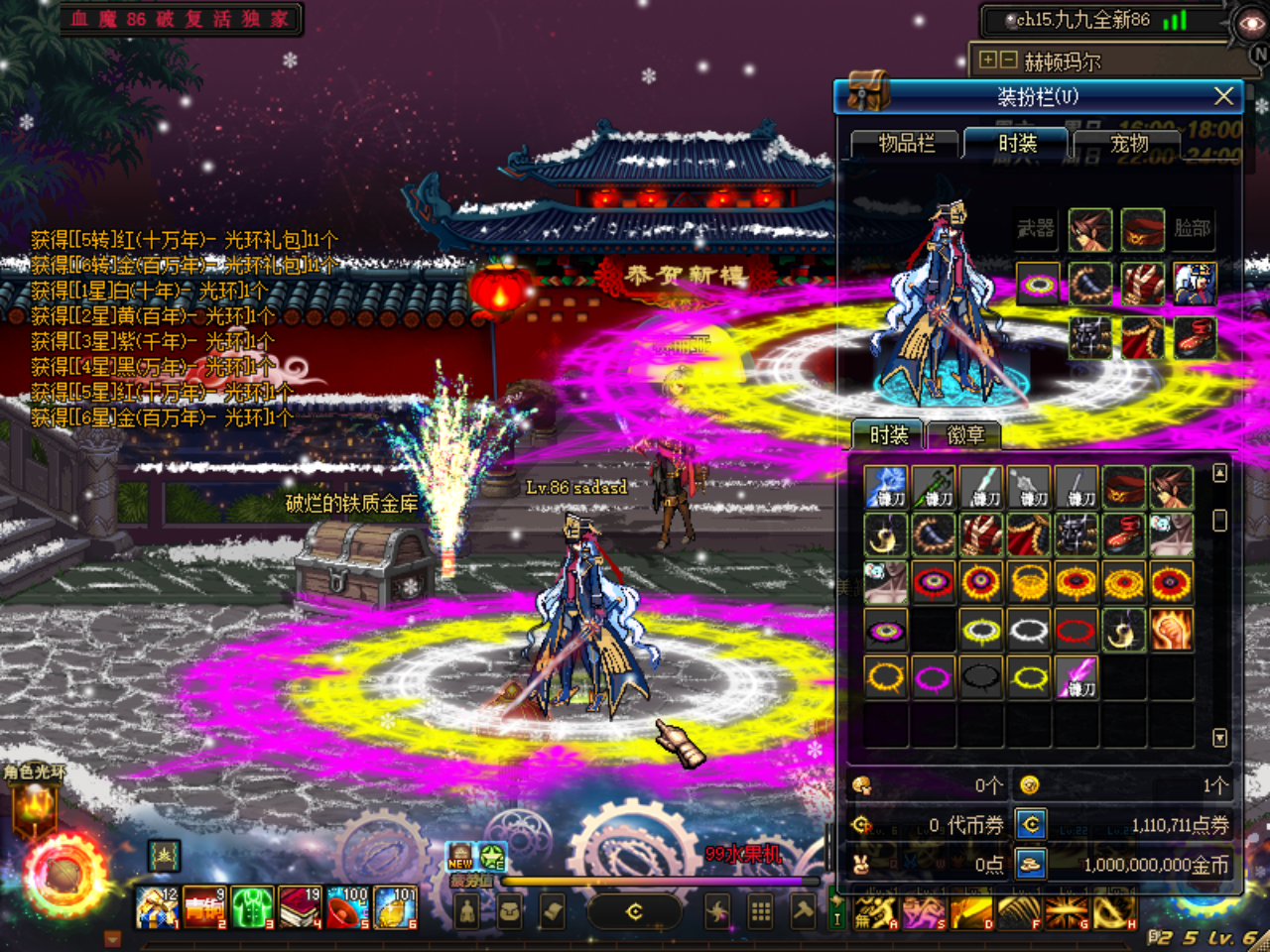Open the character info icon on the bottom bar
The width and height of the screenshot is (1270, 952).
466,909
